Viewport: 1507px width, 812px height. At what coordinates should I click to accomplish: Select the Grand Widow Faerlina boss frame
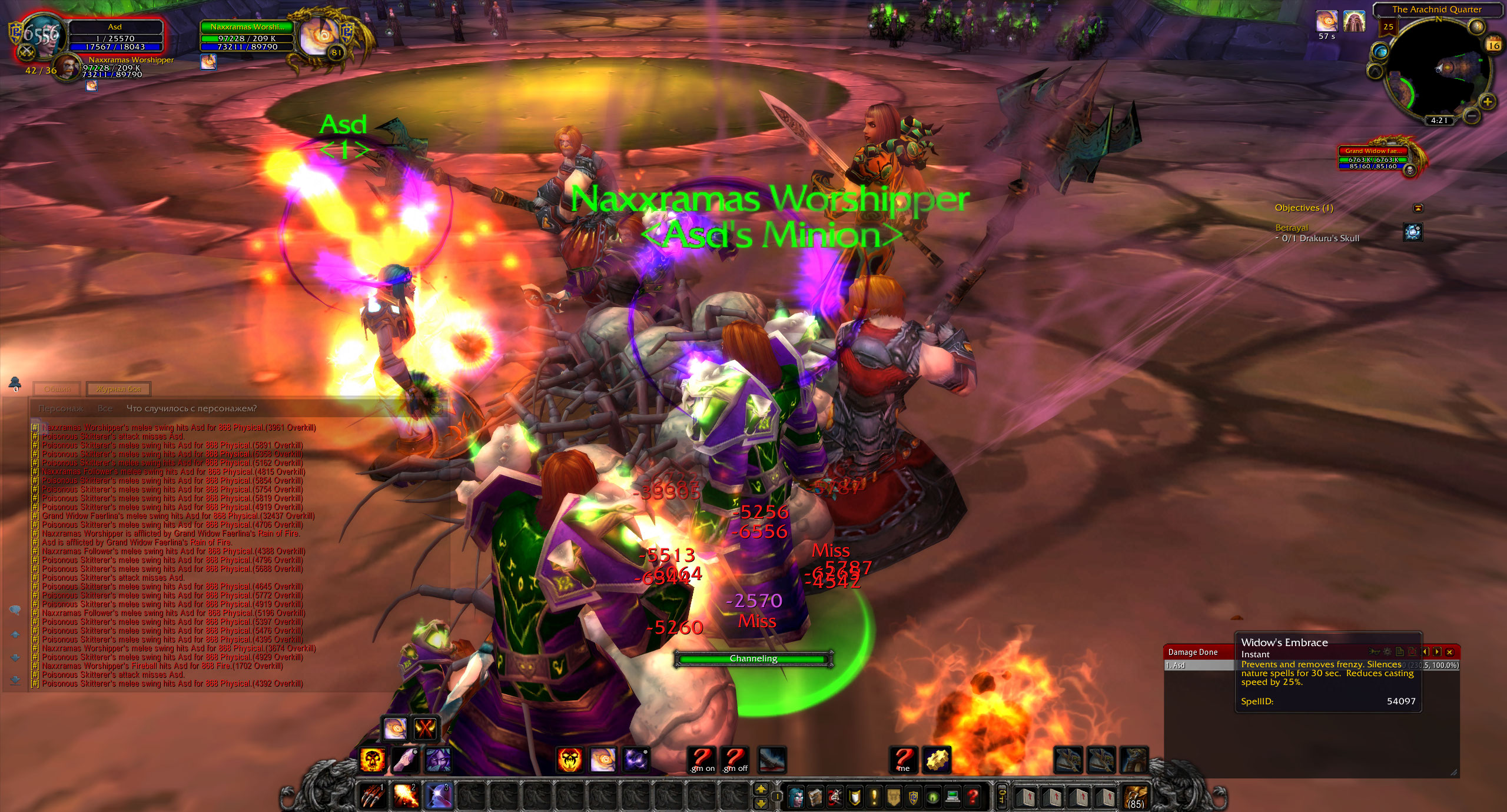[1375, 159]
